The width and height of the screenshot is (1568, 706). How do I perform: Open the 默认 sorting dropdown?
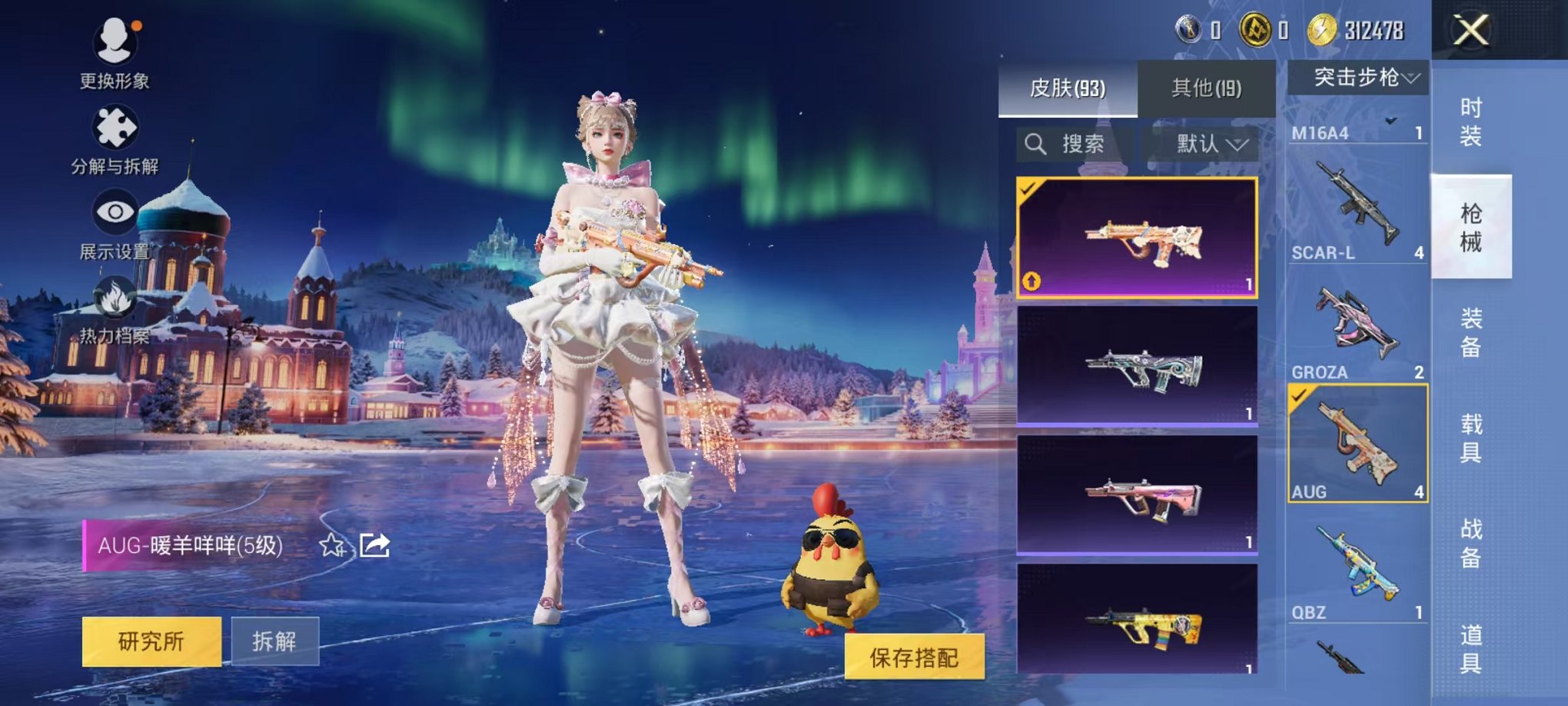click(1211, 145)
